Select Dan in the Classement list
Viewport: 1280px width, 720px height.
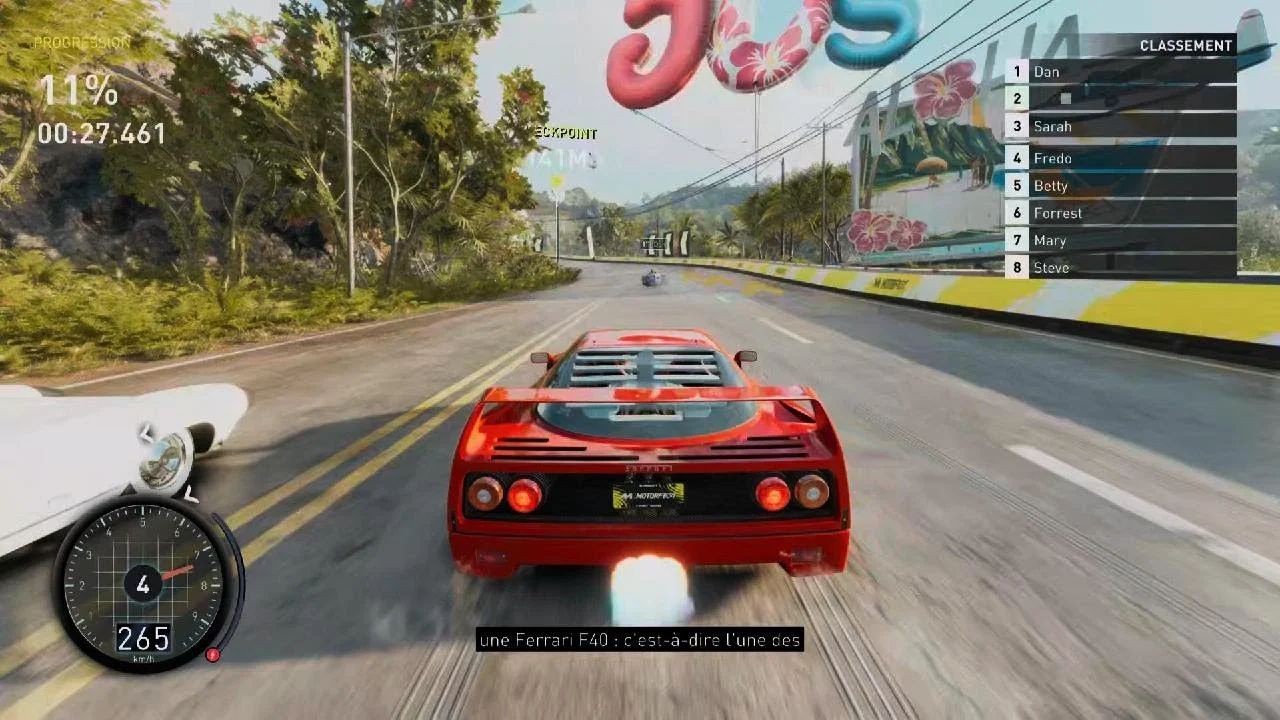tap(1120, 72)
